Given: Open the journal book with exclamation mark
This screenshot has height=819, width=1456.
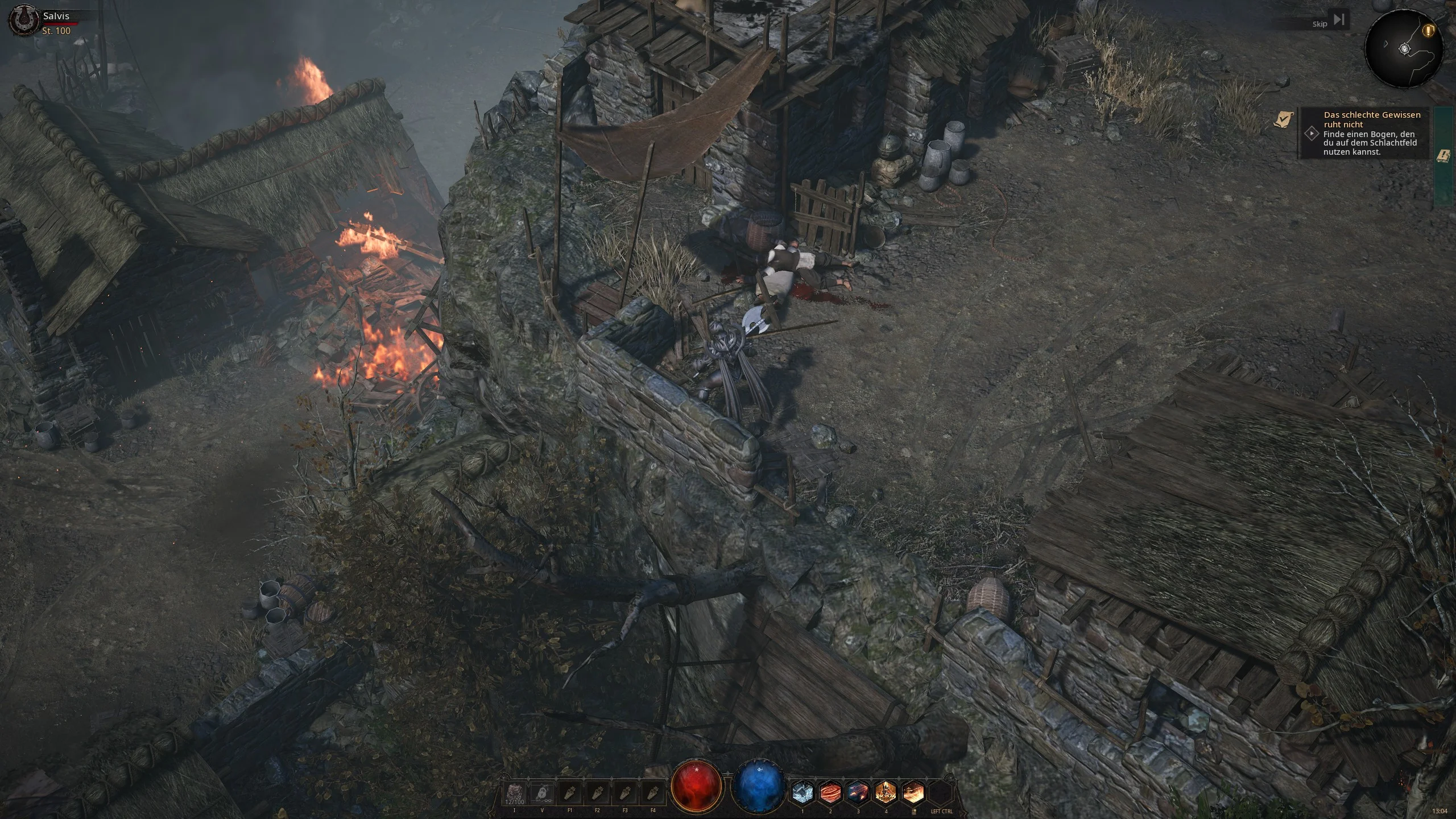Looking at the screenshot, I should click(1443, 155).
